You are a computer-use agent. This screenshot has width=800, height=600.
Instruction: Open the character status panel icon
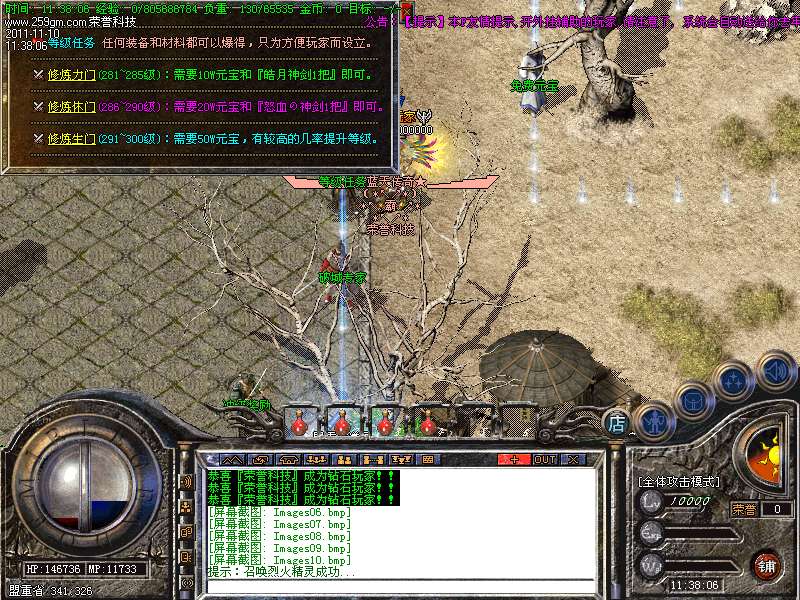(x=653, y=420)
